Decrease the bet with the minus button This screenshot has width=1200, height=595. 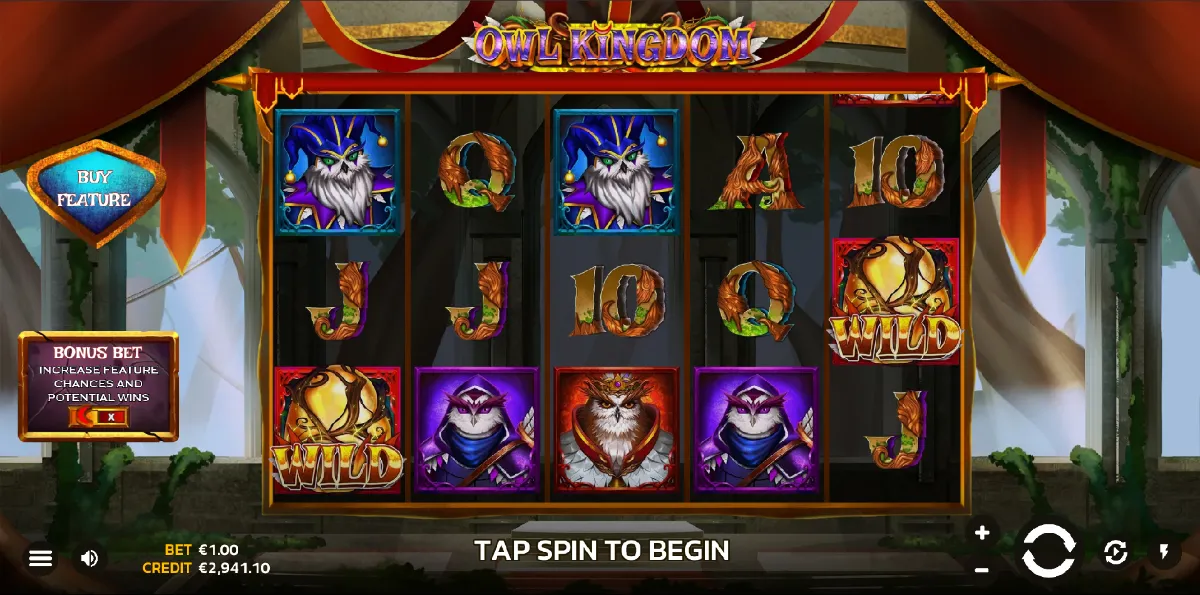pyautogui.click(x=982, y=569)
